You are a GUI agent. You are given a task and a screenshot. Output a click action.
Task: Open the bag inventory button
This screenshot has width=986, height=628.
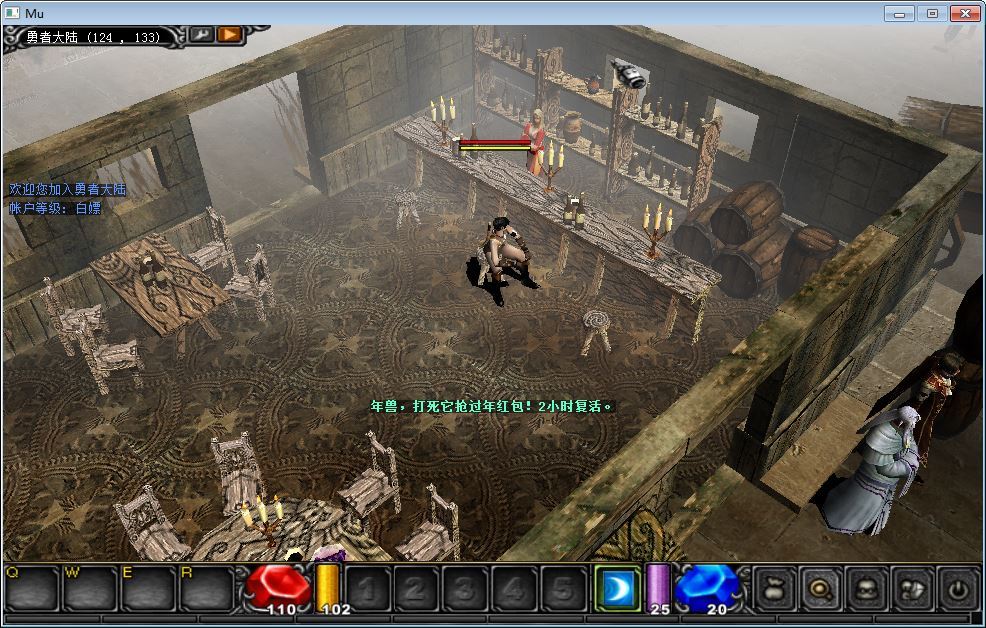pos(774,589)
